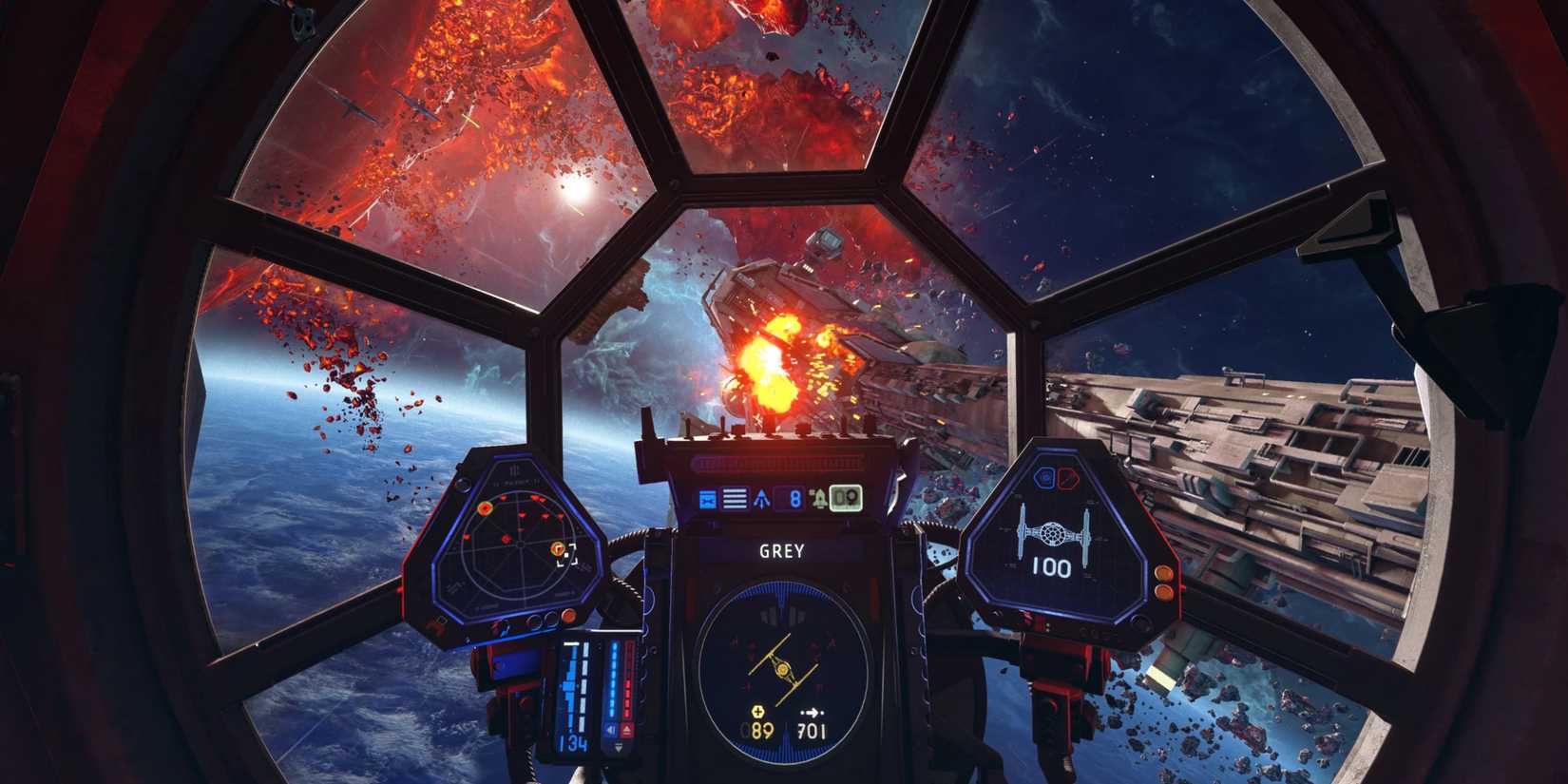Select the green rocket icon on console
The image size is (1568, 784).
(x=819, y=496)
